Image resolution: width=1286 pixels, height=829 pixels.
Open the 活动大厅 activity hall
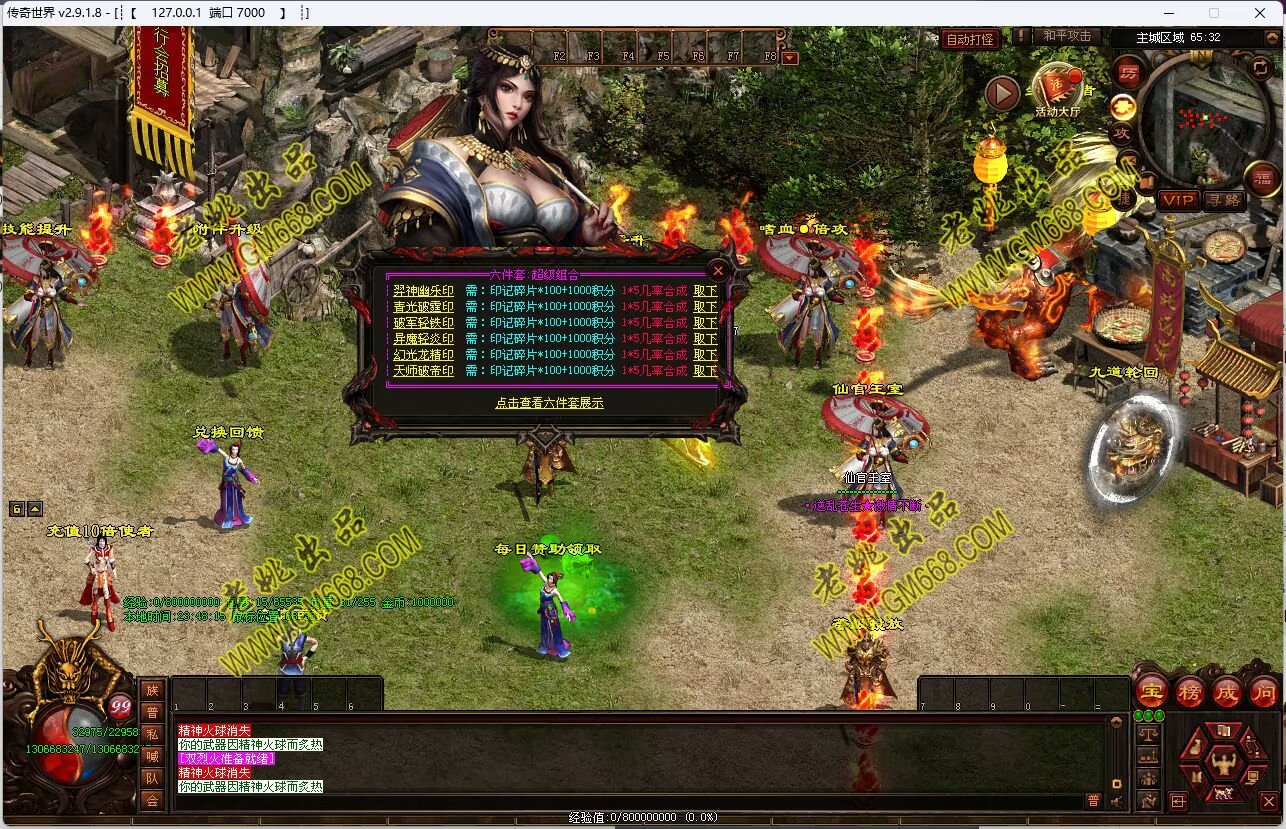1057,90
